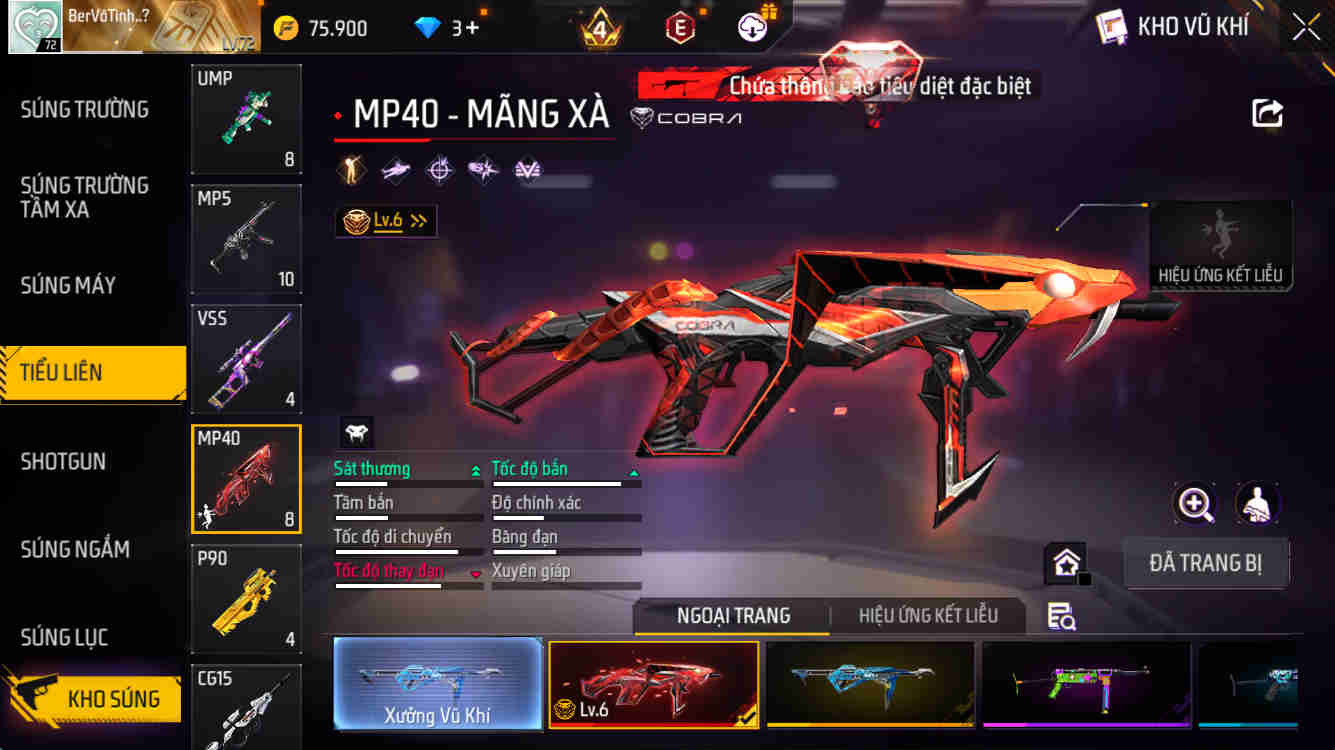Open the Xưởng Vũ Khí panel
This screenshot has height=750, width=1335.
tap(438, 685)
